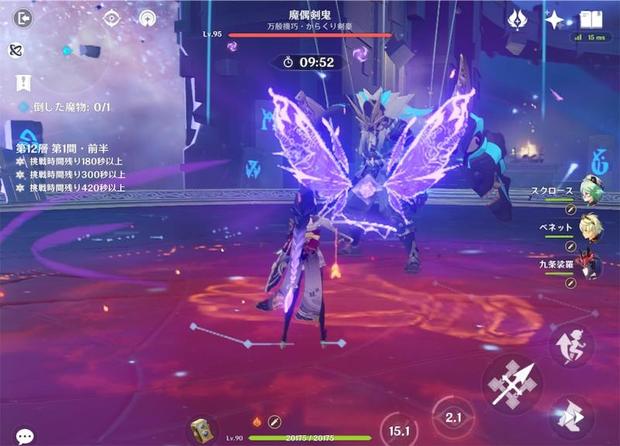Open the Adventurer Handbook book icon

tap(591, 18)
